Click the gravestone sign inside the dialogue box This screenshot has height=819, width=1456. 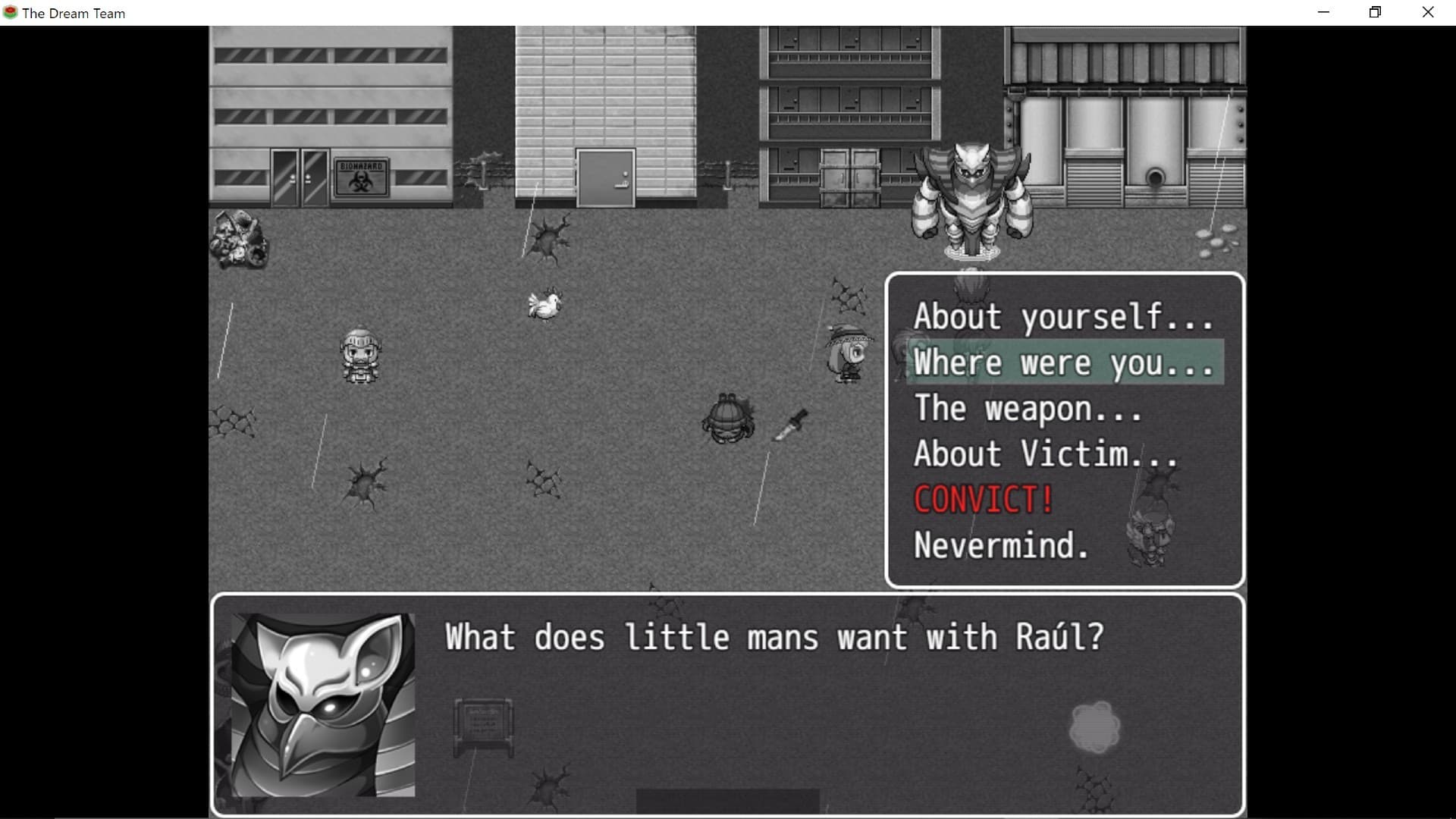click(x=483, y=726)
